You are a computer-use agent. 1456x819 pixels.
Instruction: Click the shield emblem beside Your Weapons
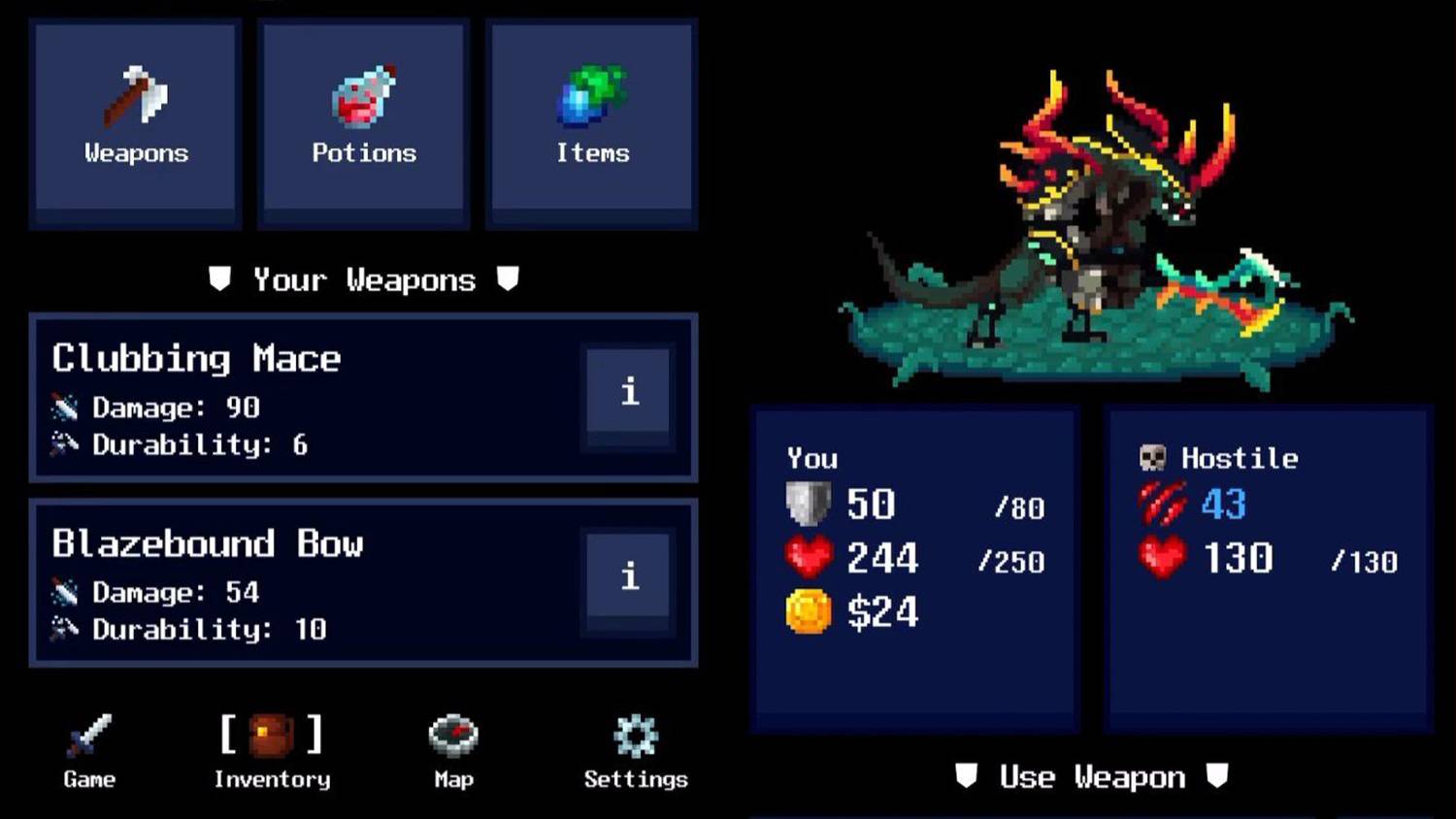(x=219, y=279)
